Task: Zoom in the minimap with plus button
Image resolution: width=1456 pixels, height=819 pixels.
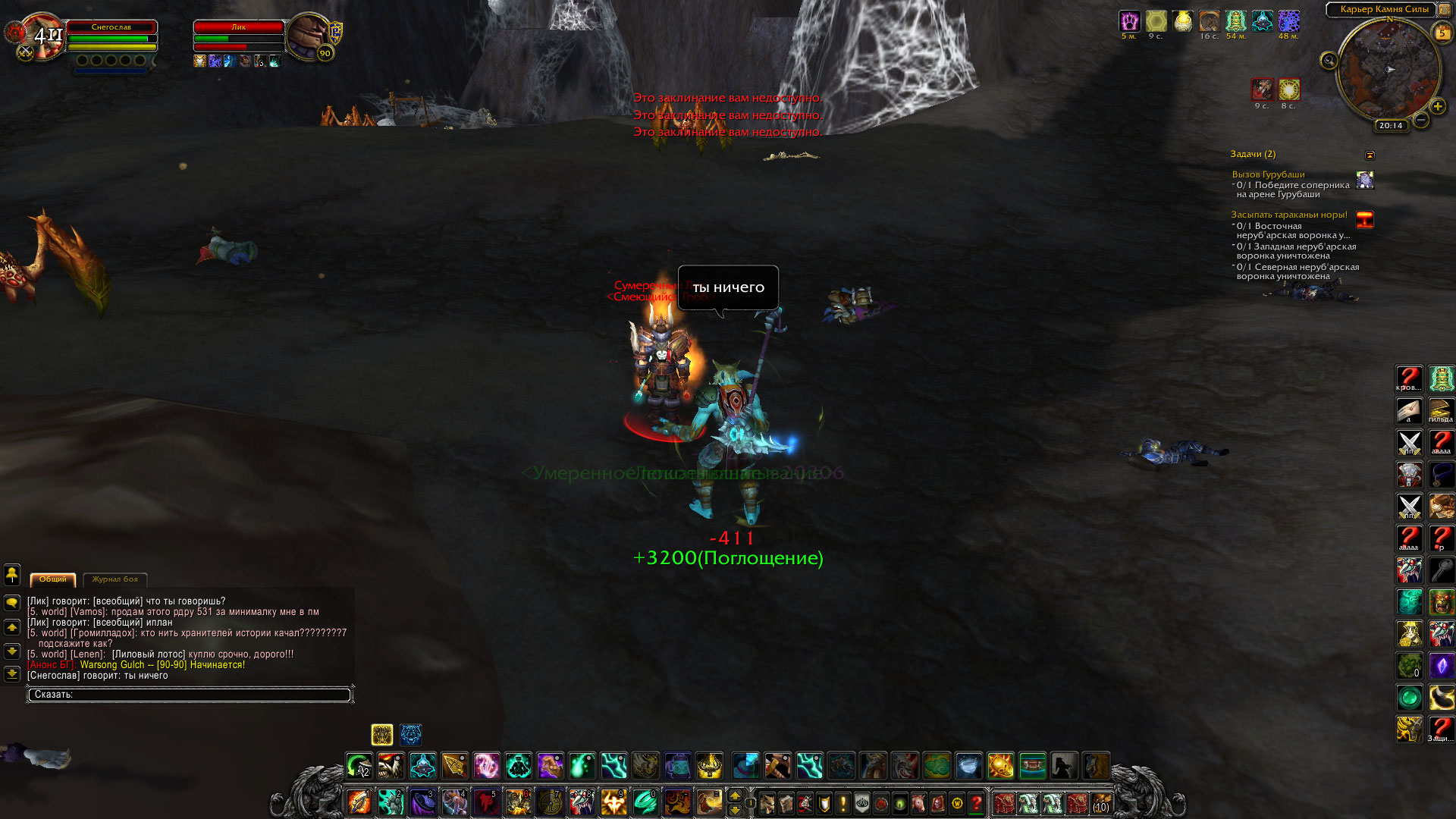Action: [x=1438, y=107]
